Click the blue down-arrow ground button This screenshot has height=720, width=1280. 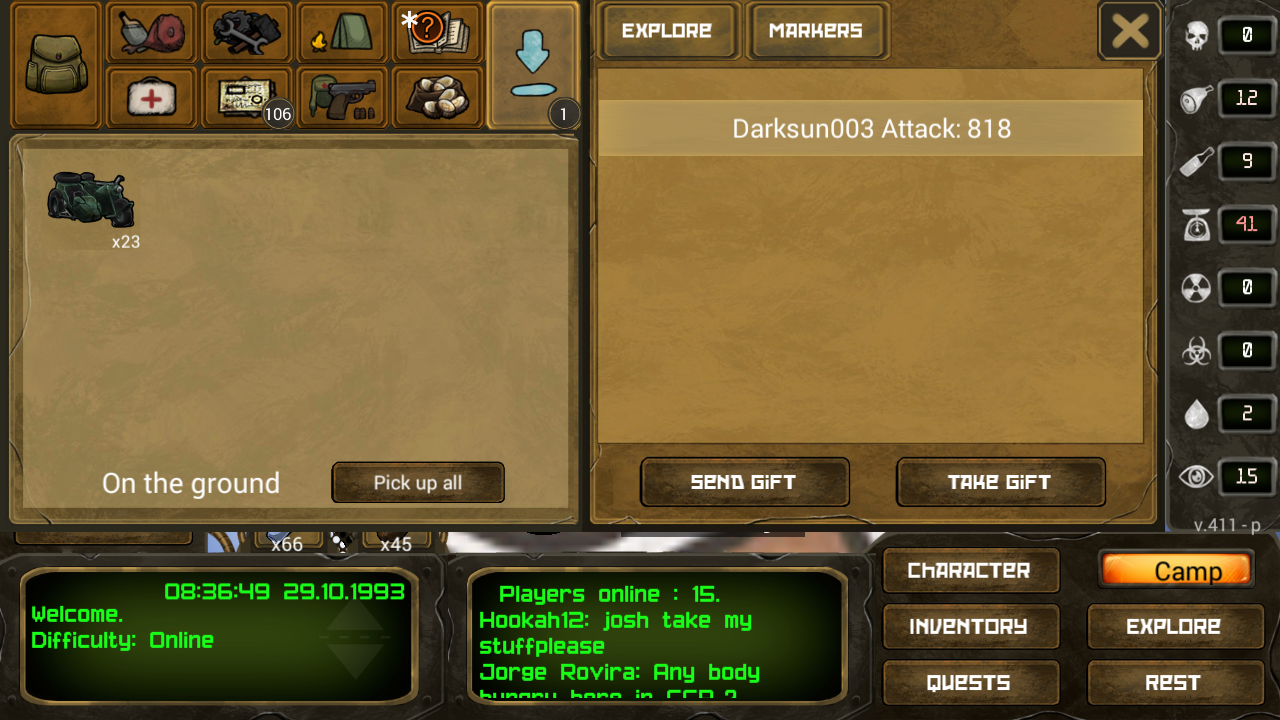(532, 64)
